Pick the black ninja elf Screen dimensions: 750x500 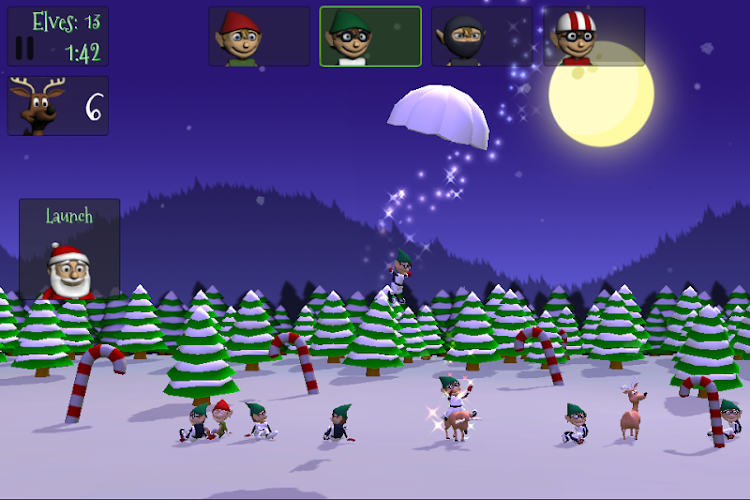pos(481,37)
